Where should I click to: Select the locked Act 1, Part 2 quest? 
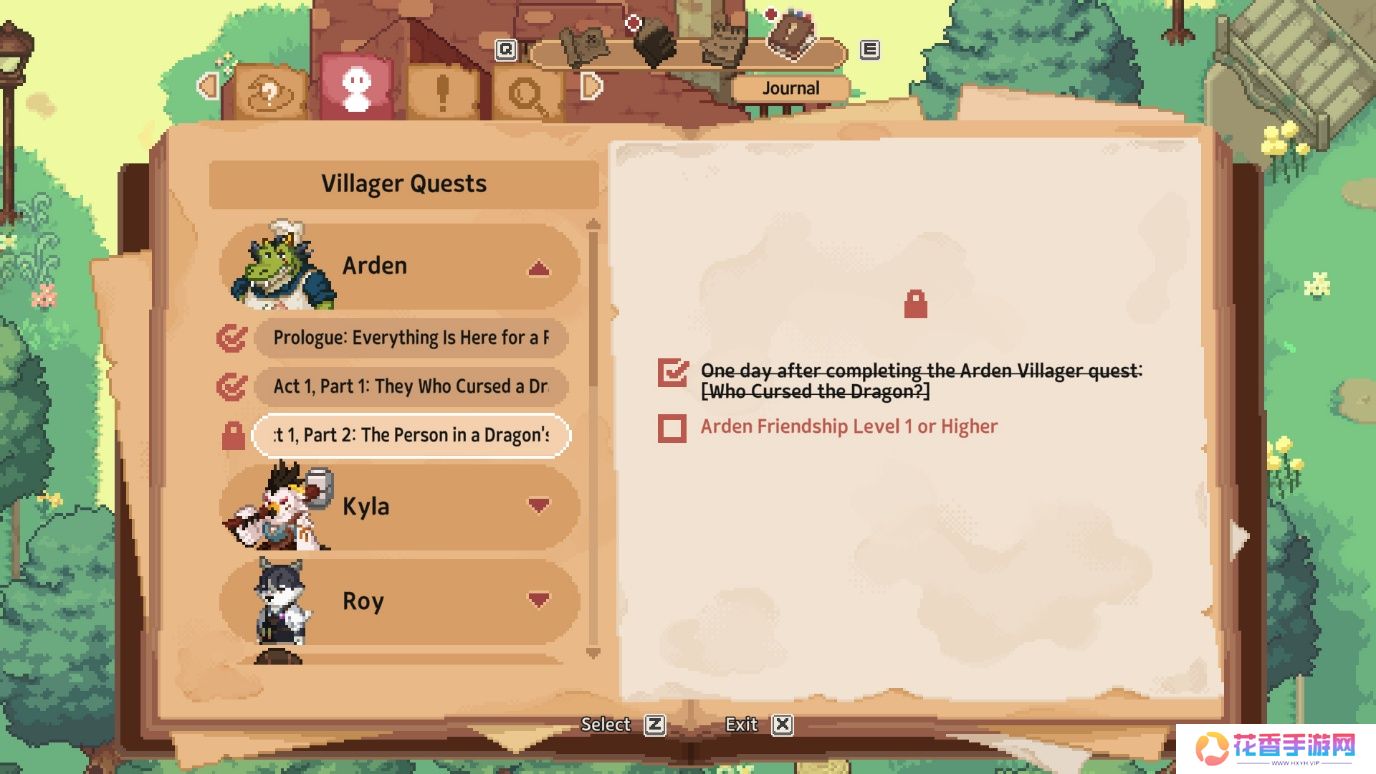[410, 435]
